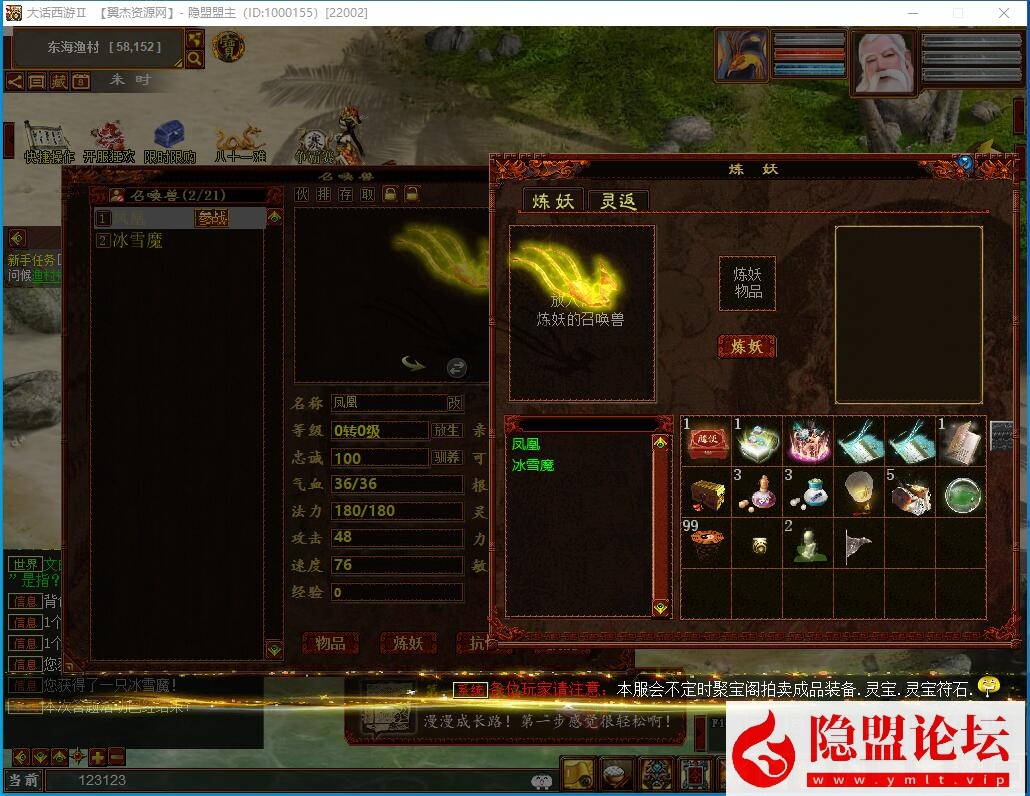The height and width of the screenshot is (796, 1030).
Task: Choose the green orb item
Action: click(x=963, y=492)
